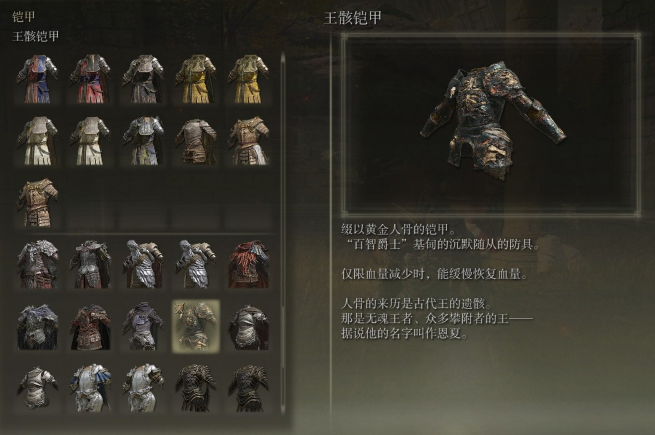Pick the red armor with black cape
The height and width of the screenshot is (435, 655).
coord(90,326)
